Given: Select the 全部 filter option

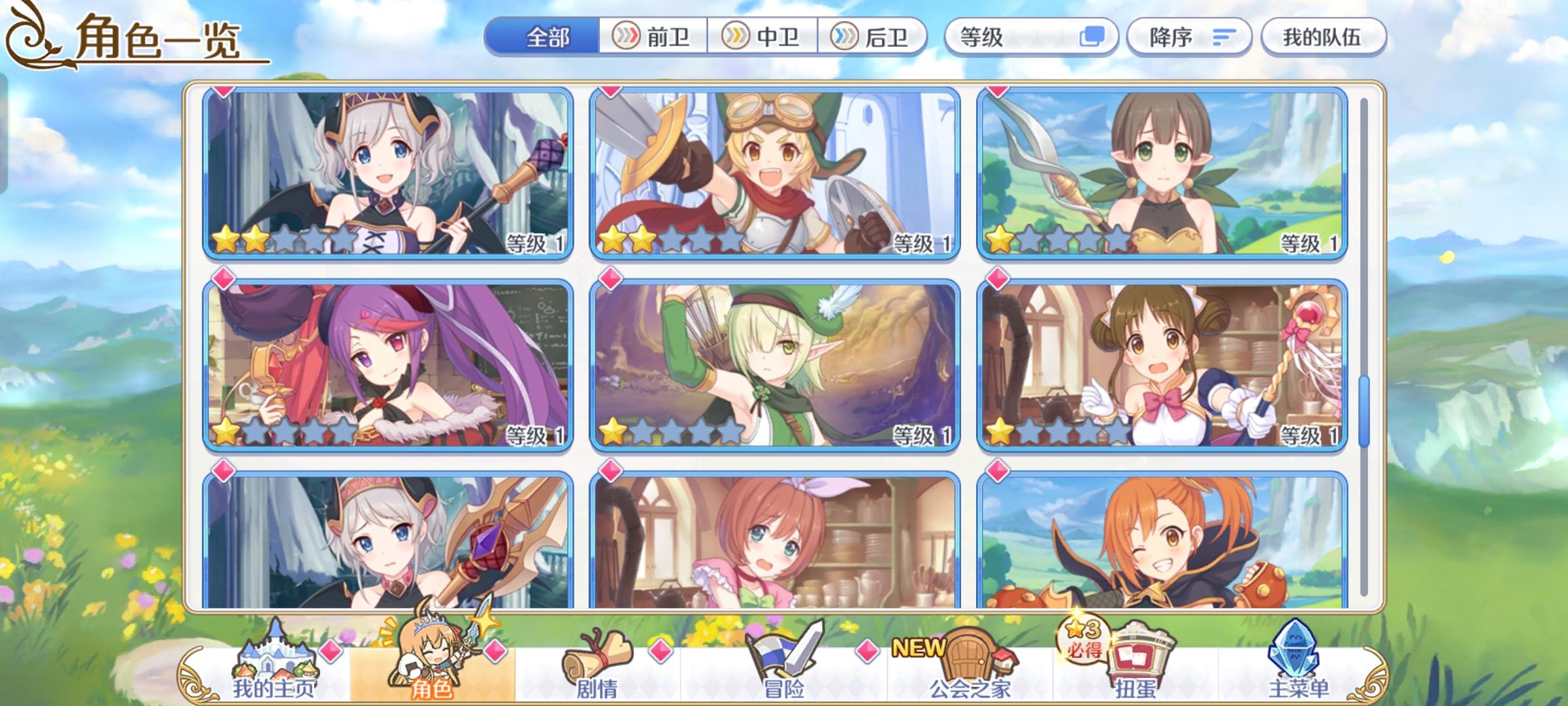Looking at the screenshot, I should tap(547, 37).
